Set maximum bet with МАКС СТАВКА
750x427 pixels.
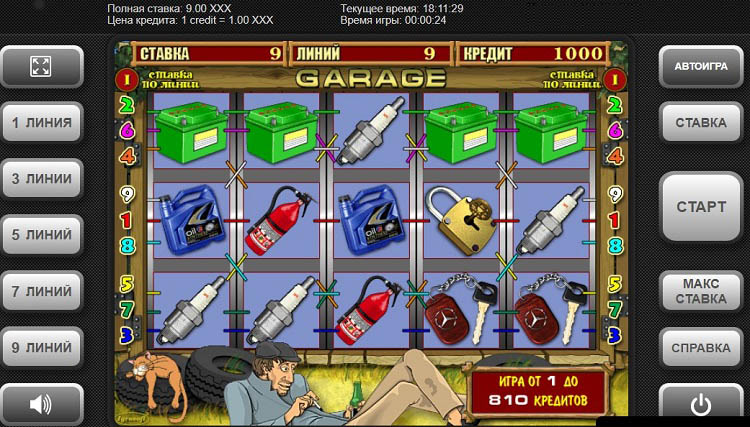[700, 291]
